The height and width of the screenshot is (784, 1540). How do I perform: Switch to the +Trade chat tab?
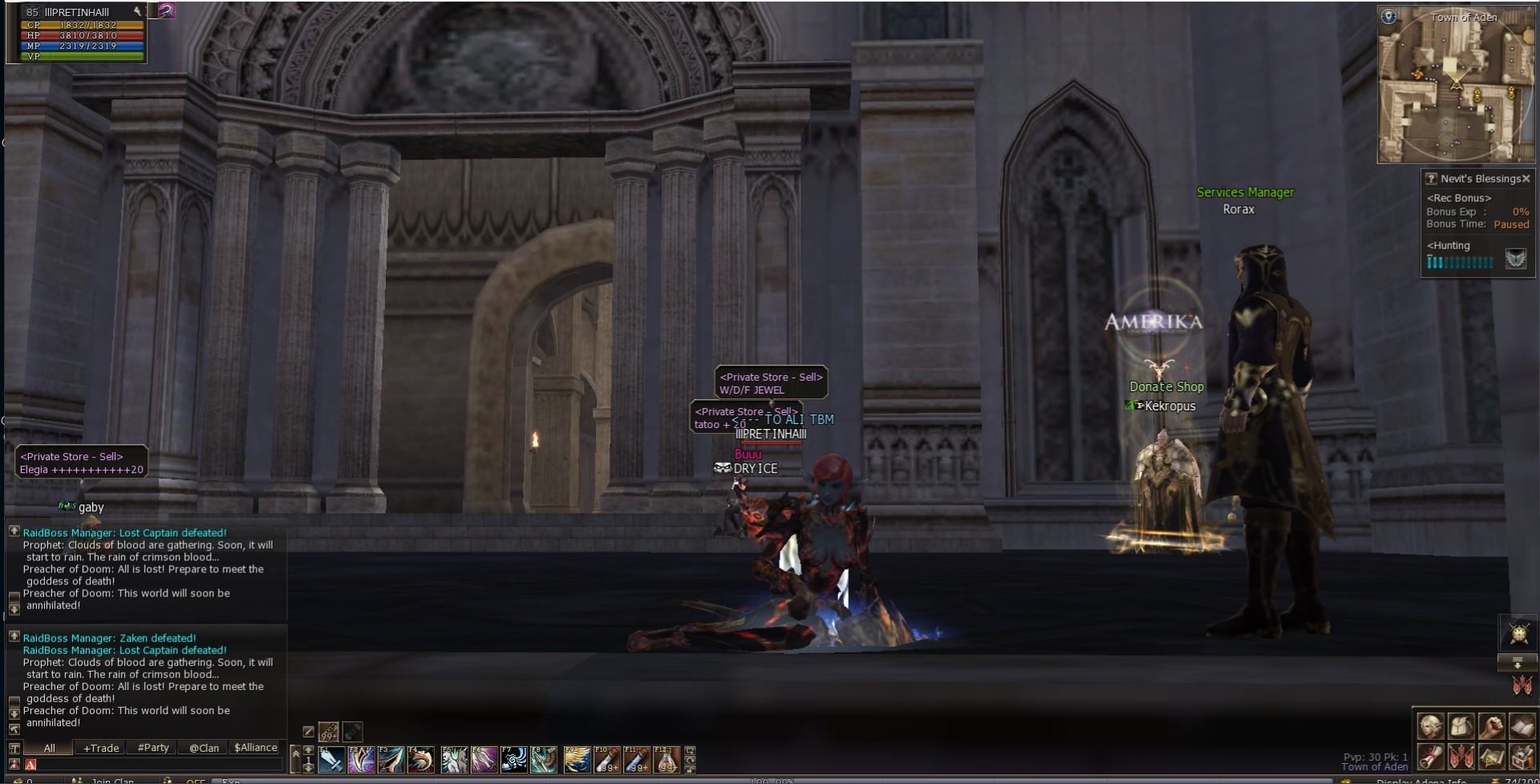tap(101, 748)
